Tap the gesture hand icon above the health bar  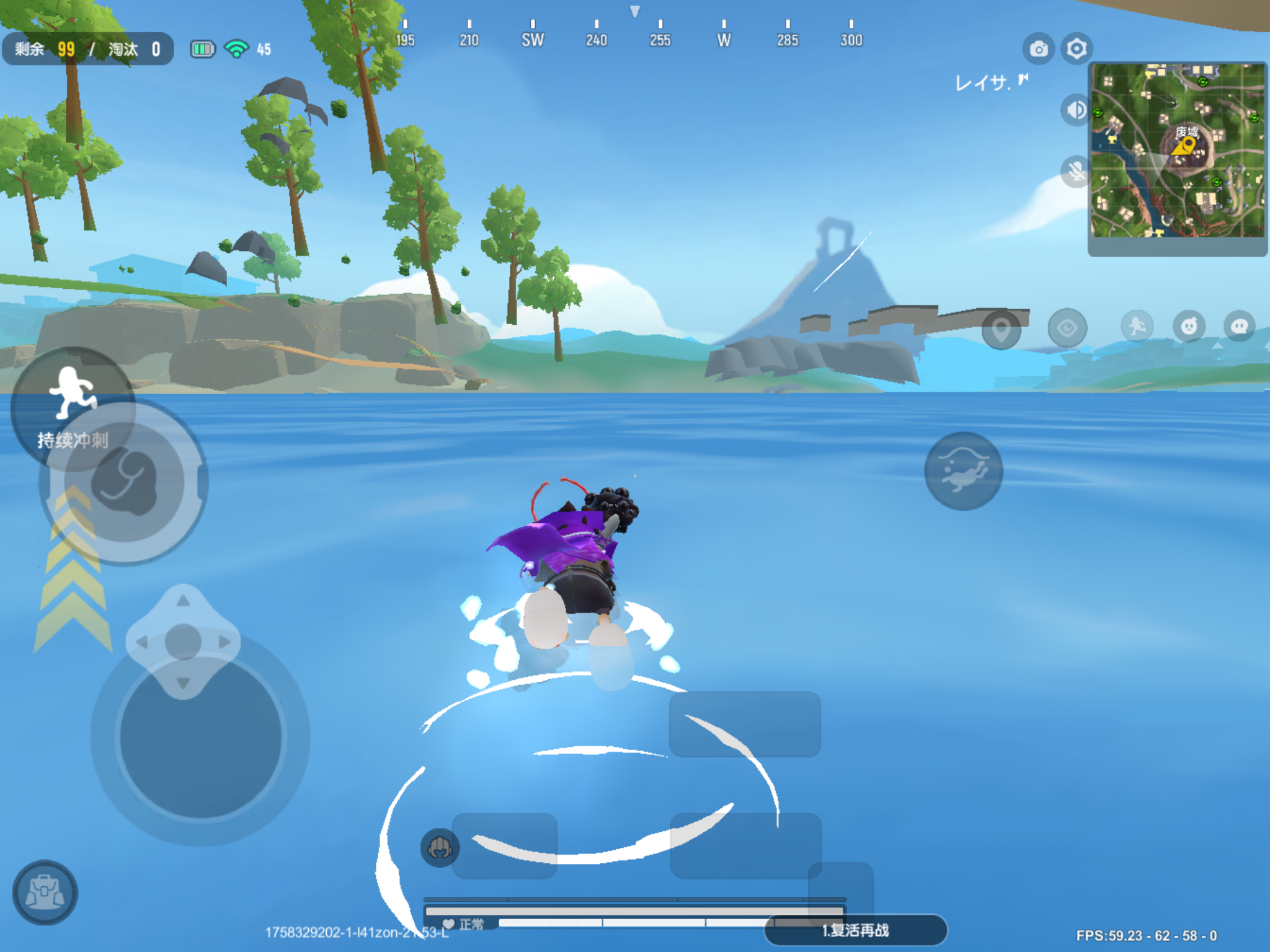[x=442, y=849]
